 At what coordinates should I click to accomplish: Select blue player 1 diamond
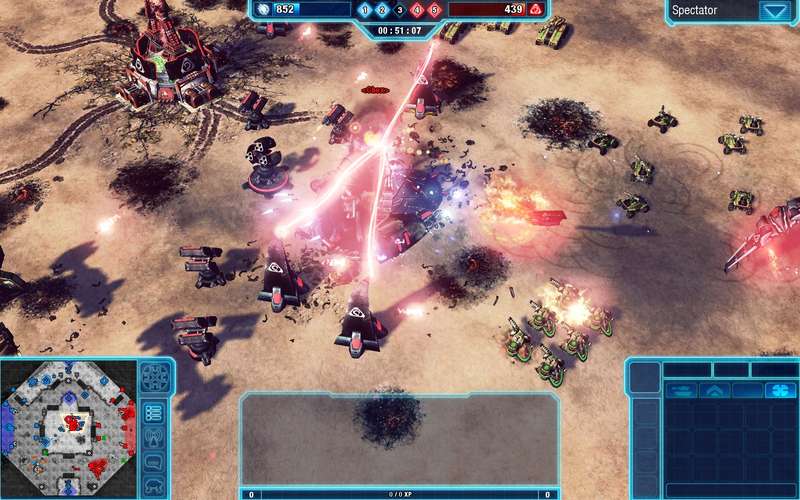point(365,10)
